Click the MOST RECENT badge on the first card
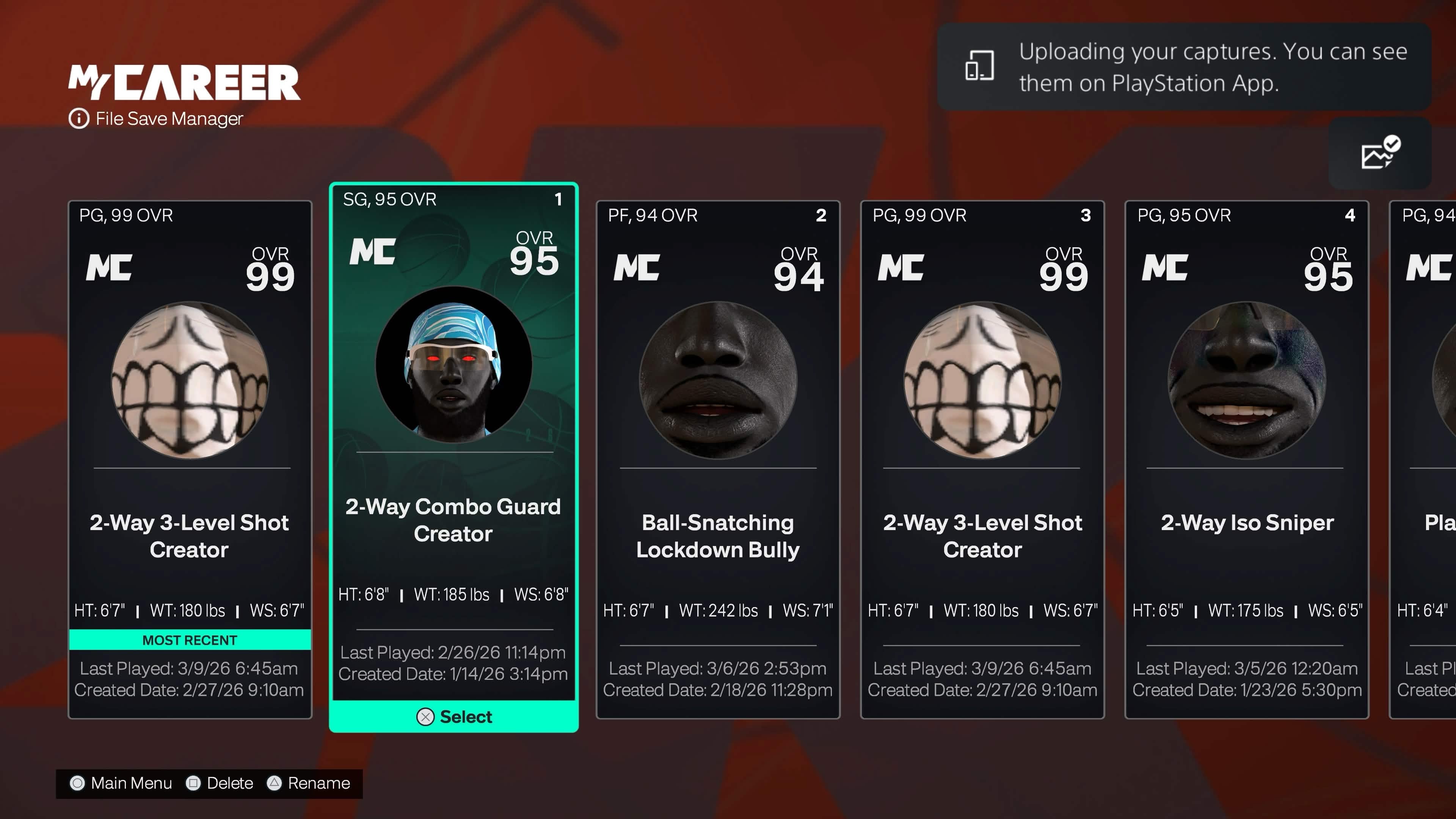Viewport: 1456px width, 819px height. [x=189, y=640]
